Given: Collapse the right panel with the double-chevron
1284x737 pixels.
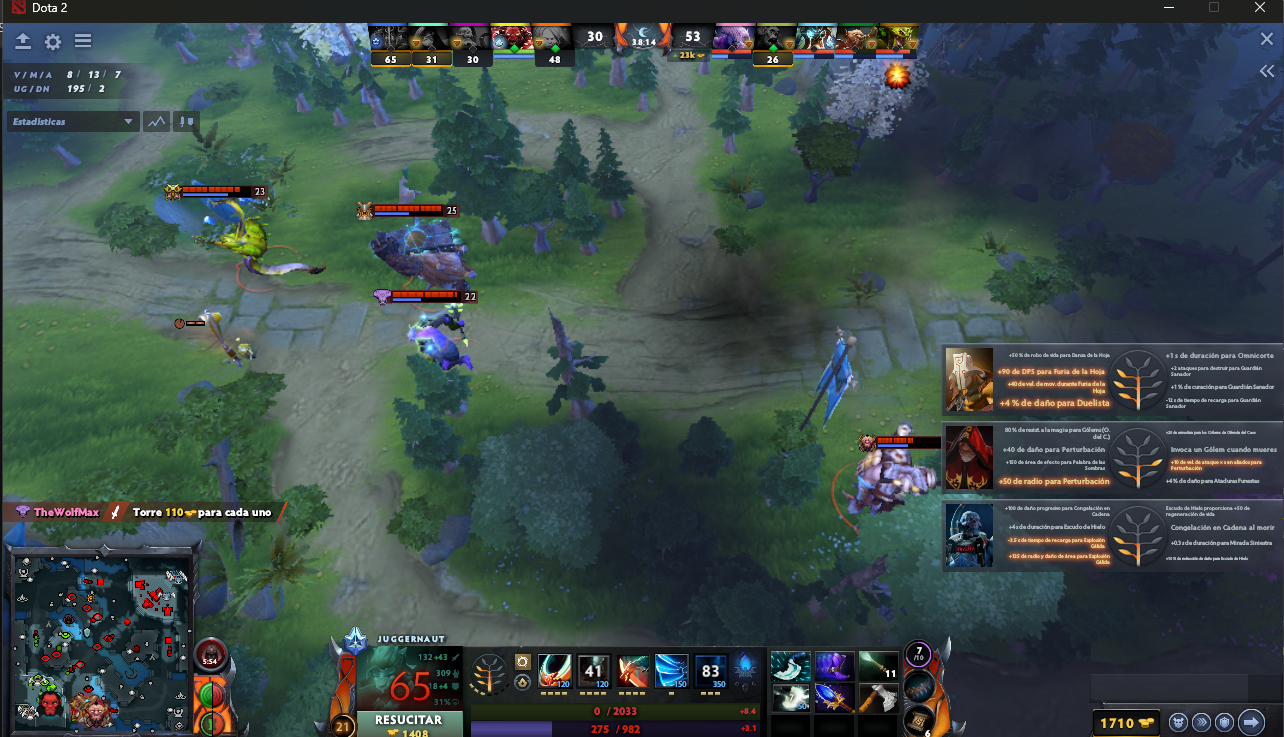Looking at the screenshot, I should coord(1266,72).
